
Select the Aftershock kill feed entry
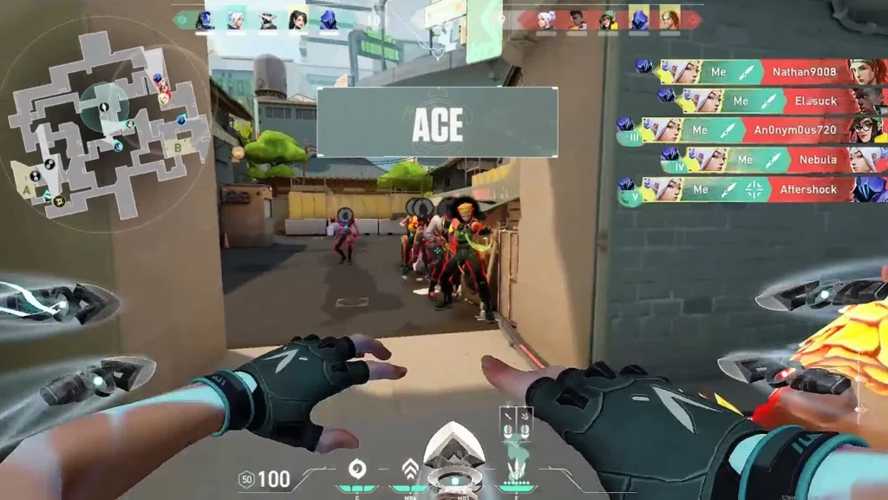point(754,189)
